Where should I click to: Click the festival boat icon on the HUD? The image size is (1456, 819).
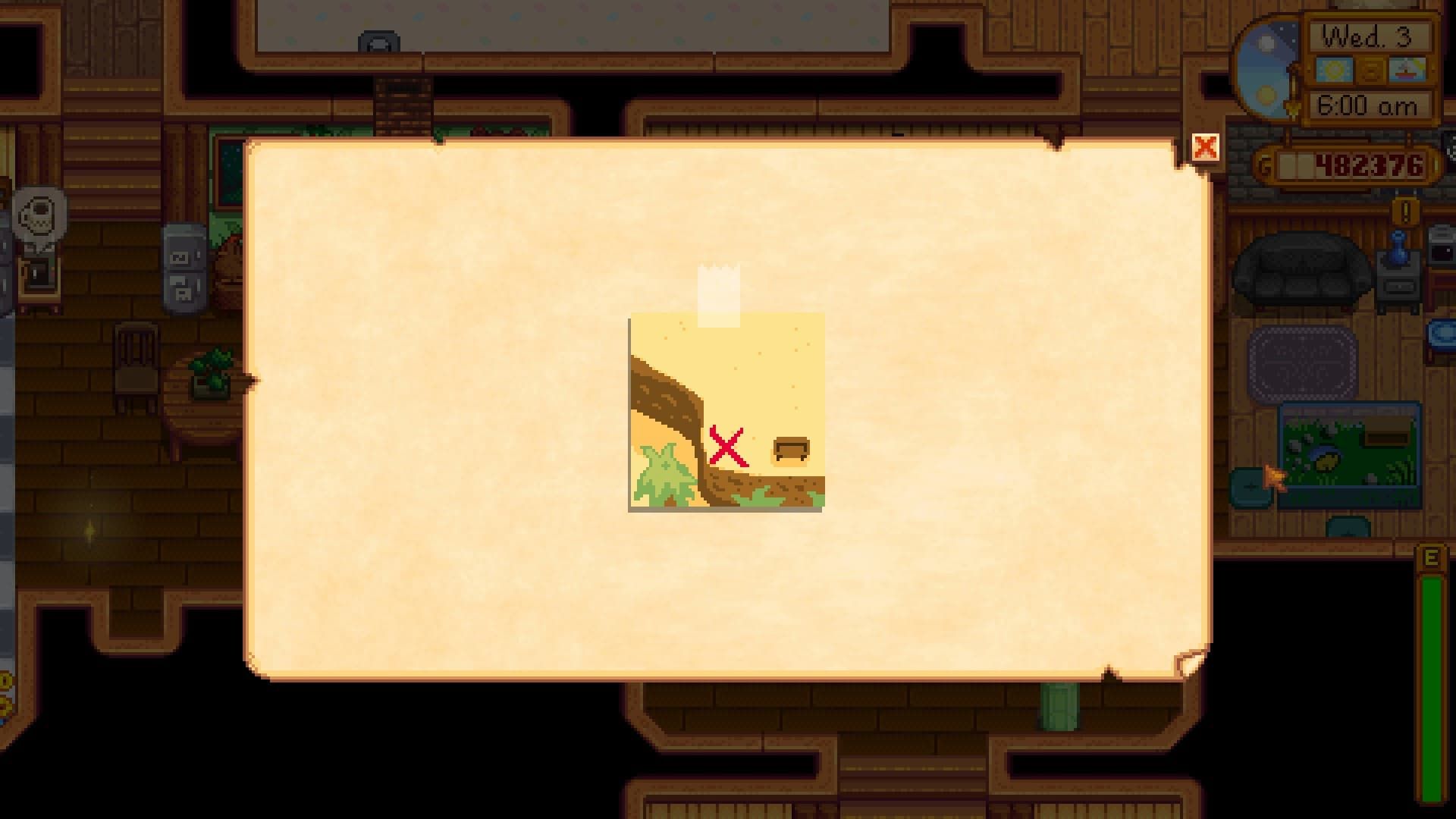1407,69
